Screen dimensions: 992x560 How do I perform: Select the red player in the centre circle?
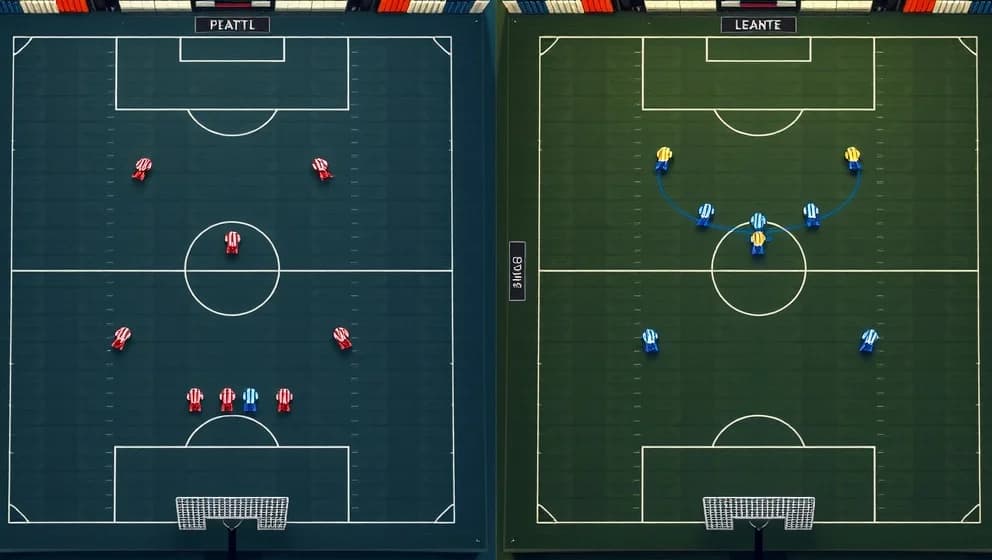(x=232, y=242)
